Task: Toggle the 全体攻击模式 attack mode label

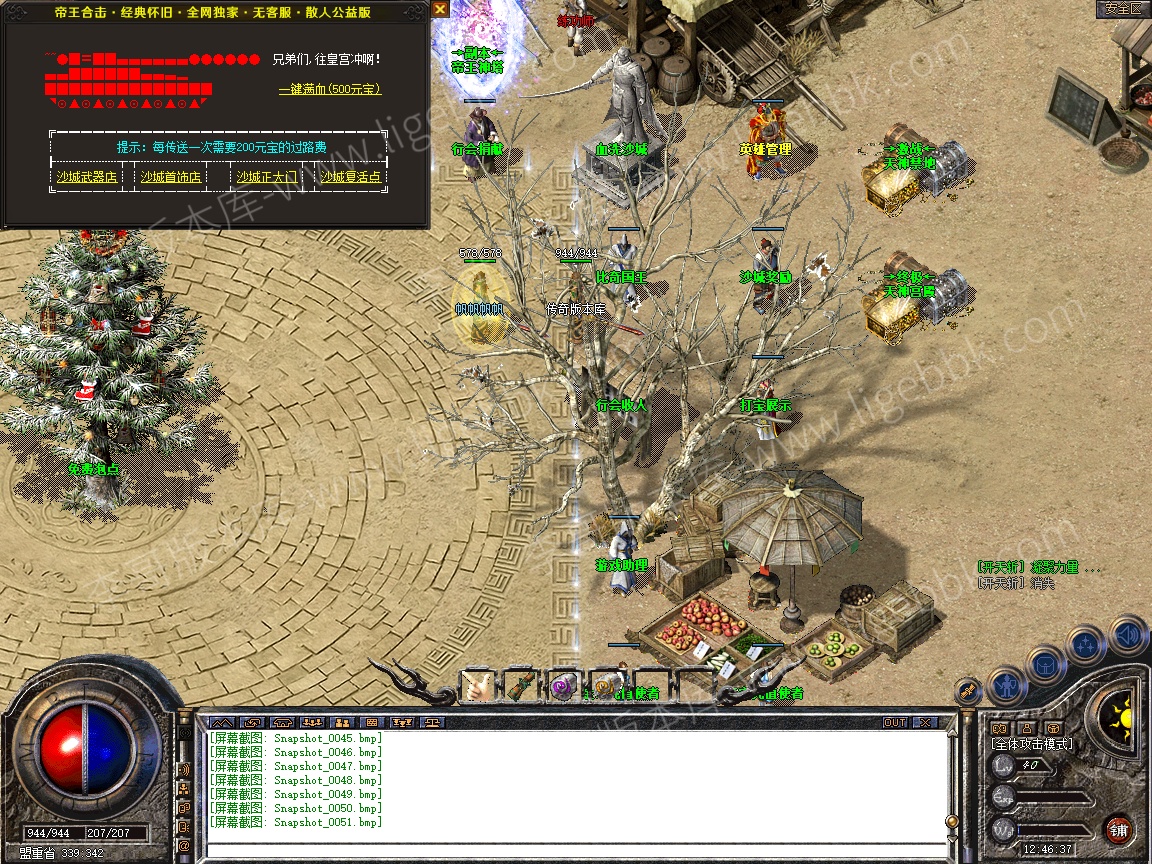Action: (1031, 744)
